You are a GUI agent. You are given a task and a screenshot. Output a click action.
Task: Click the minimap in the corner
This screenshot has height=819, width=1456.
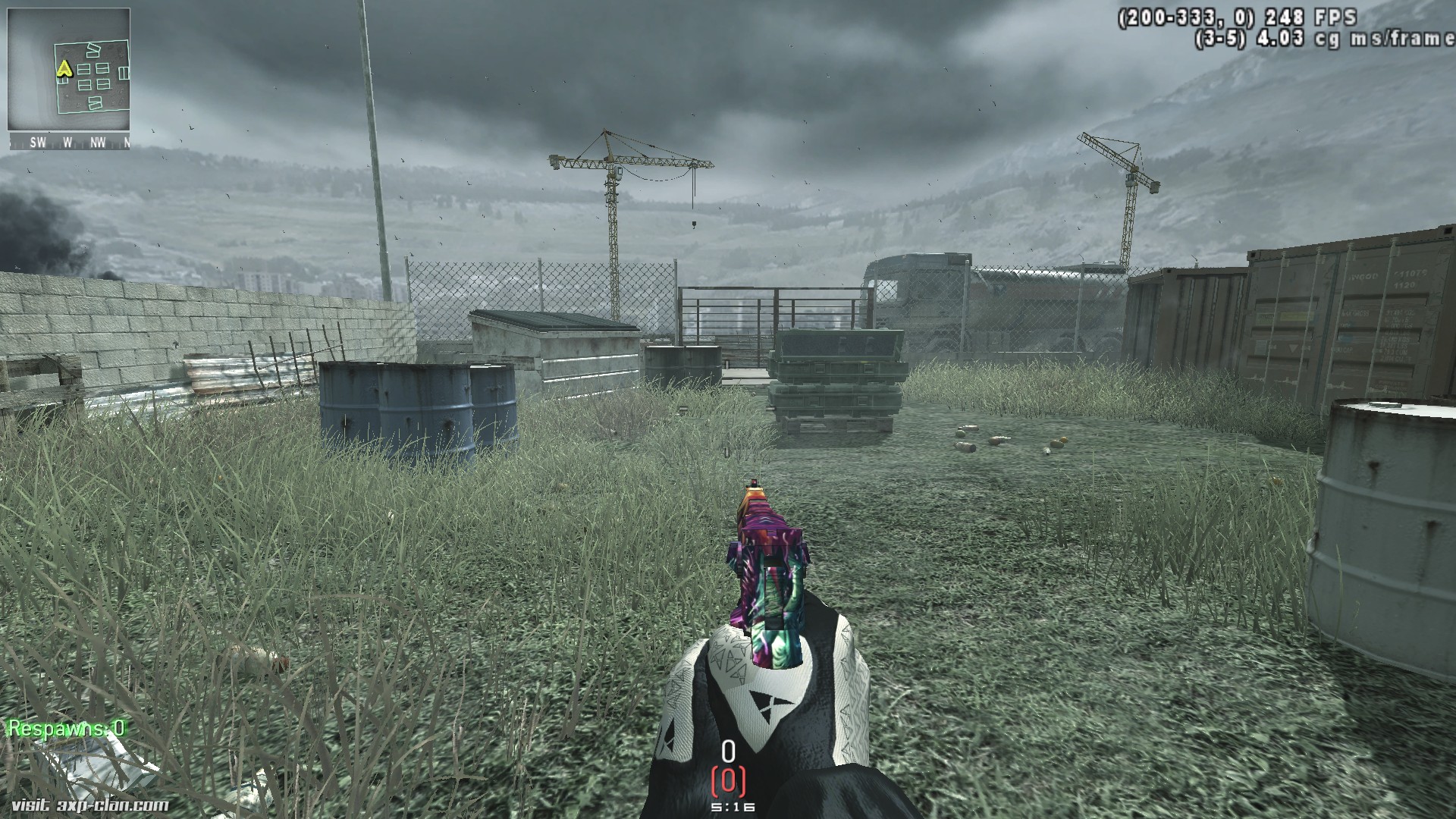(x=69, y=71)
